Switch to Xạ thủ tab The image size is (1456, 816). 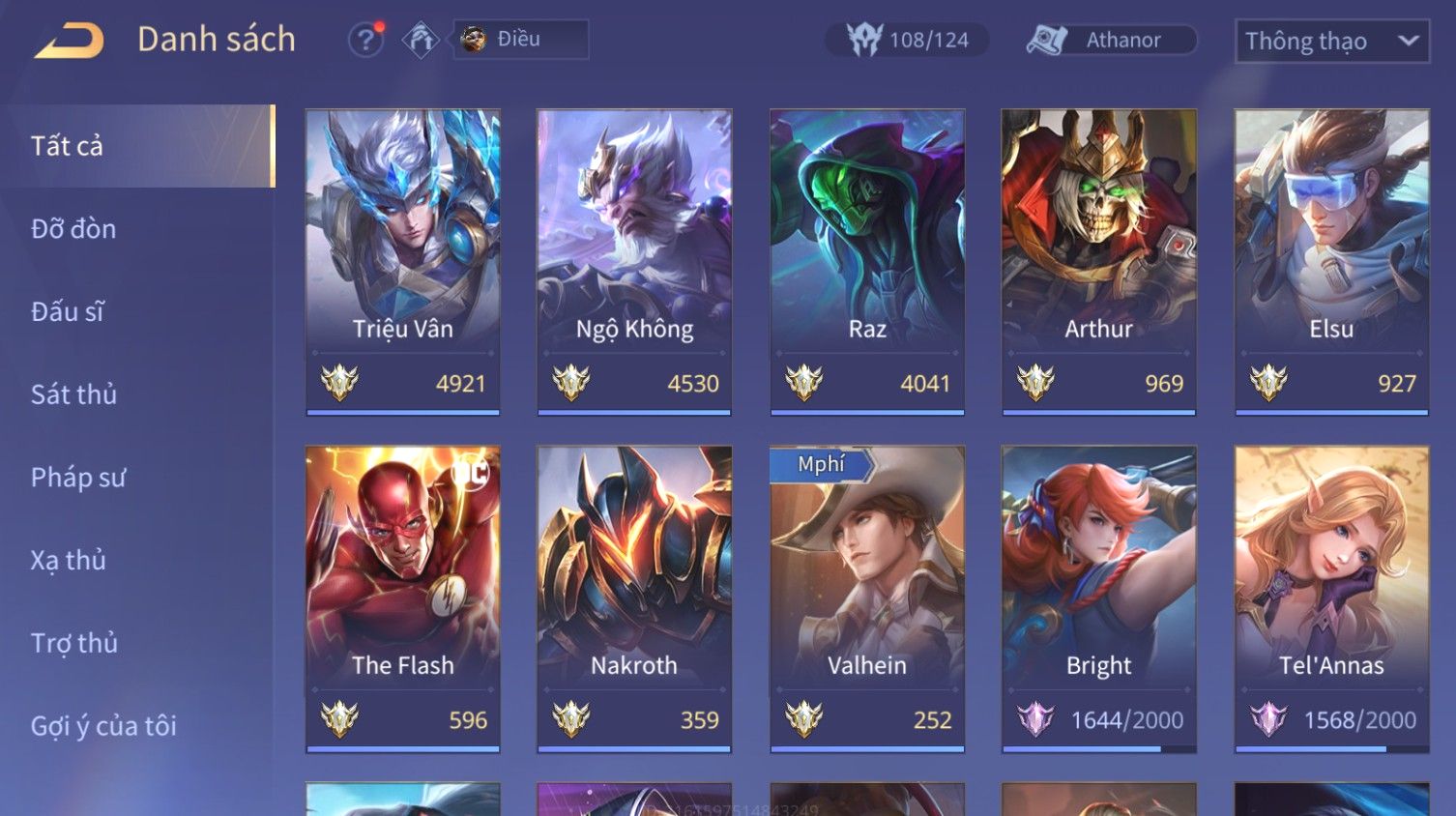(69, 560)
